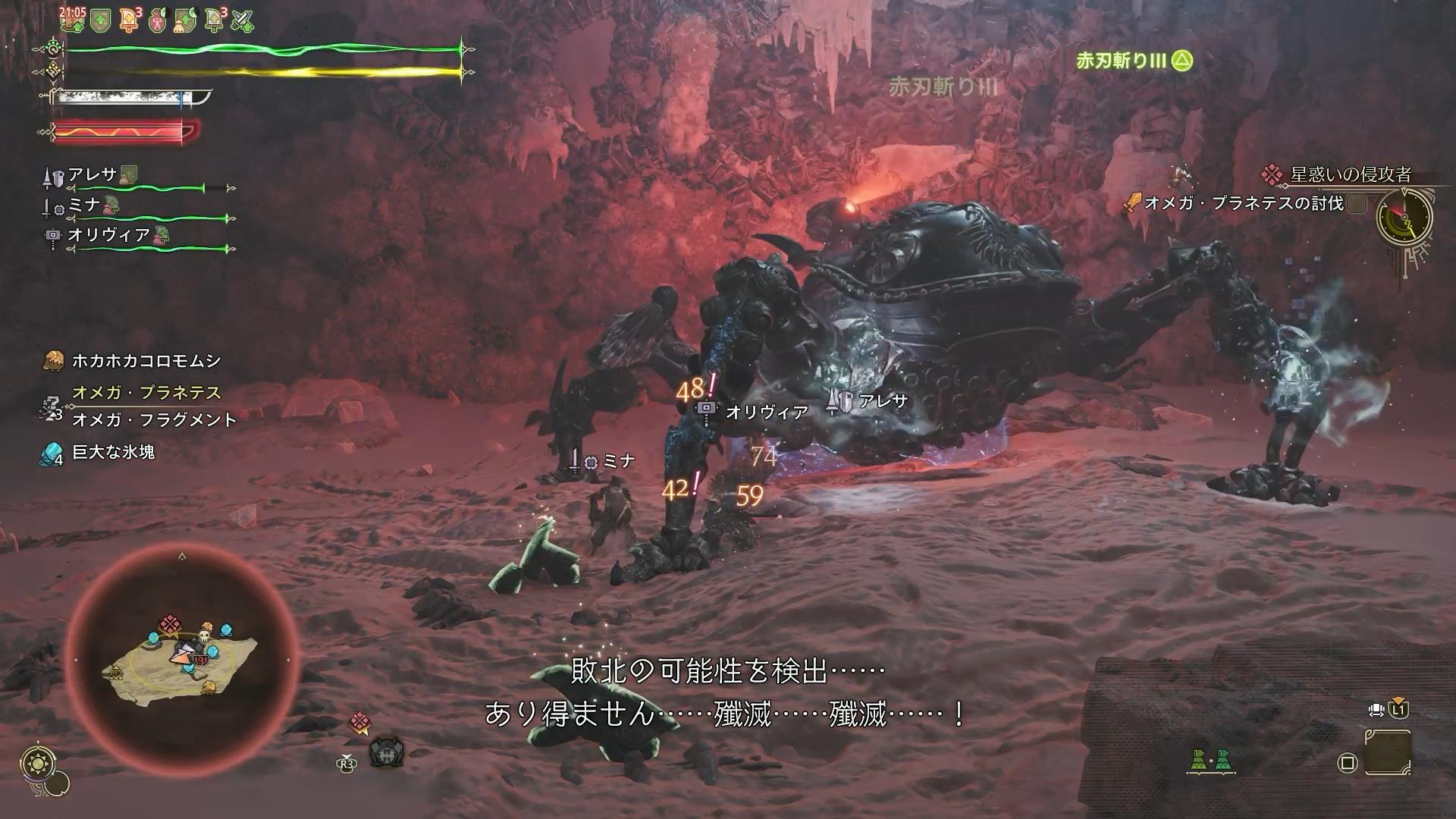The image size is (1456, 819).
Task: Open the 星惑いの侵攻者 quest title
Action: (x=1350, y=175)
